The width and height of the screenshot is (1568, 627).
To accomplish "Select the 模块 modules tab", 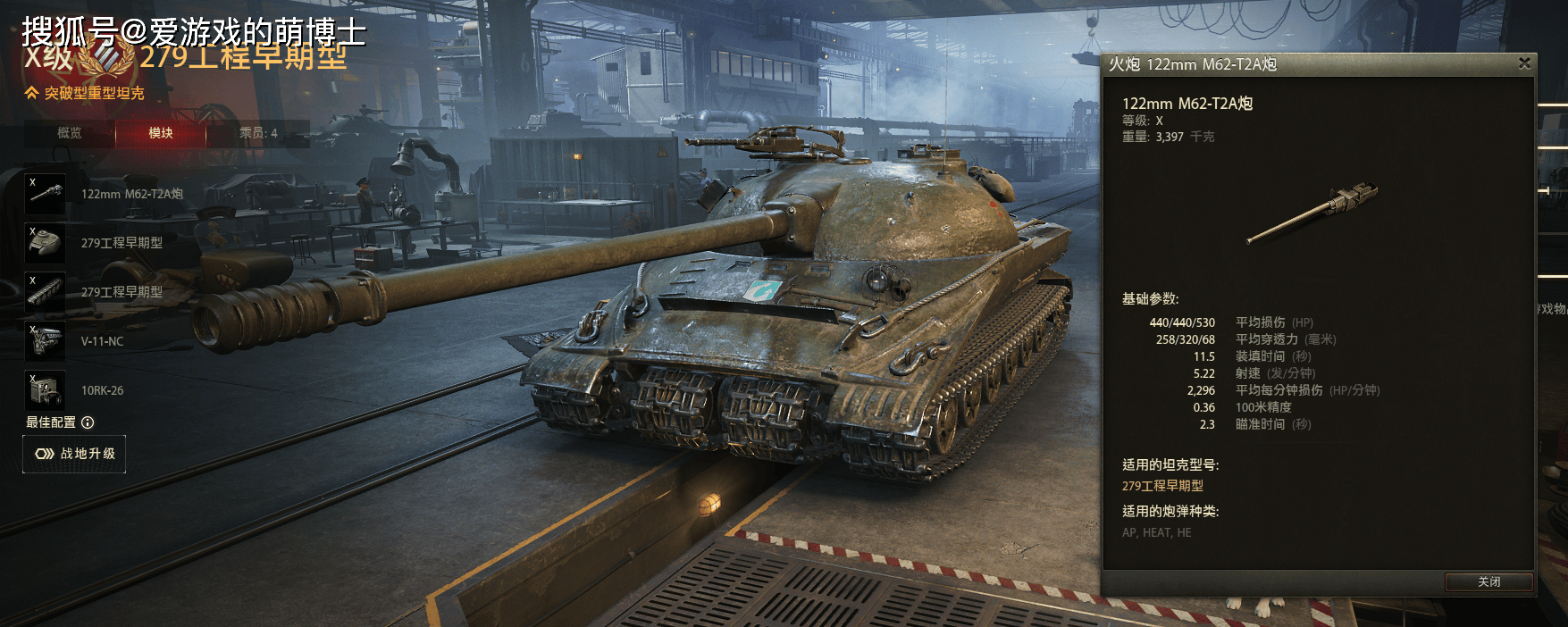I will (161, 133).
